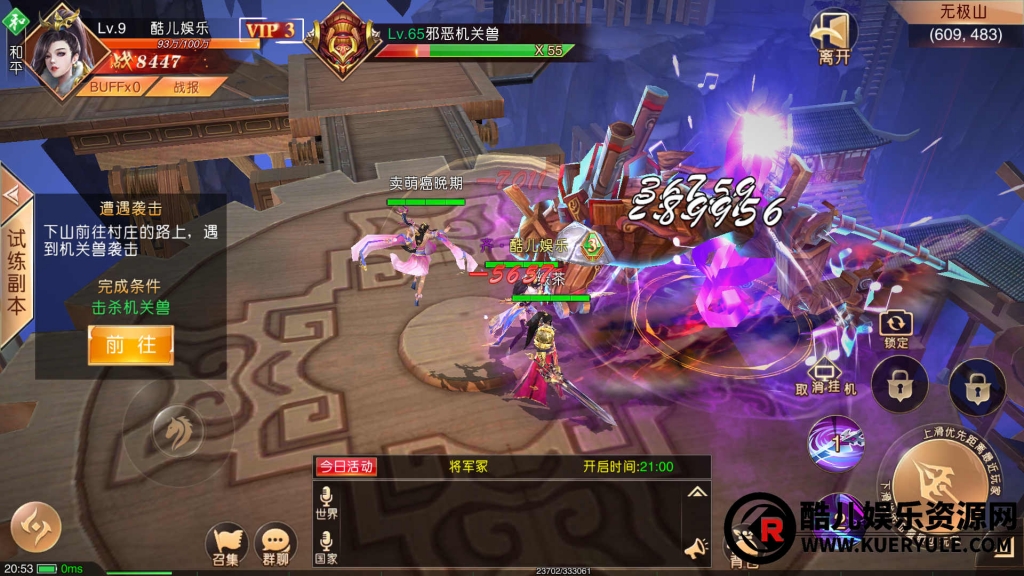Activate the 世界 world voice microphone
Screen dimensions: 1024x576
(x=327, y=501)
